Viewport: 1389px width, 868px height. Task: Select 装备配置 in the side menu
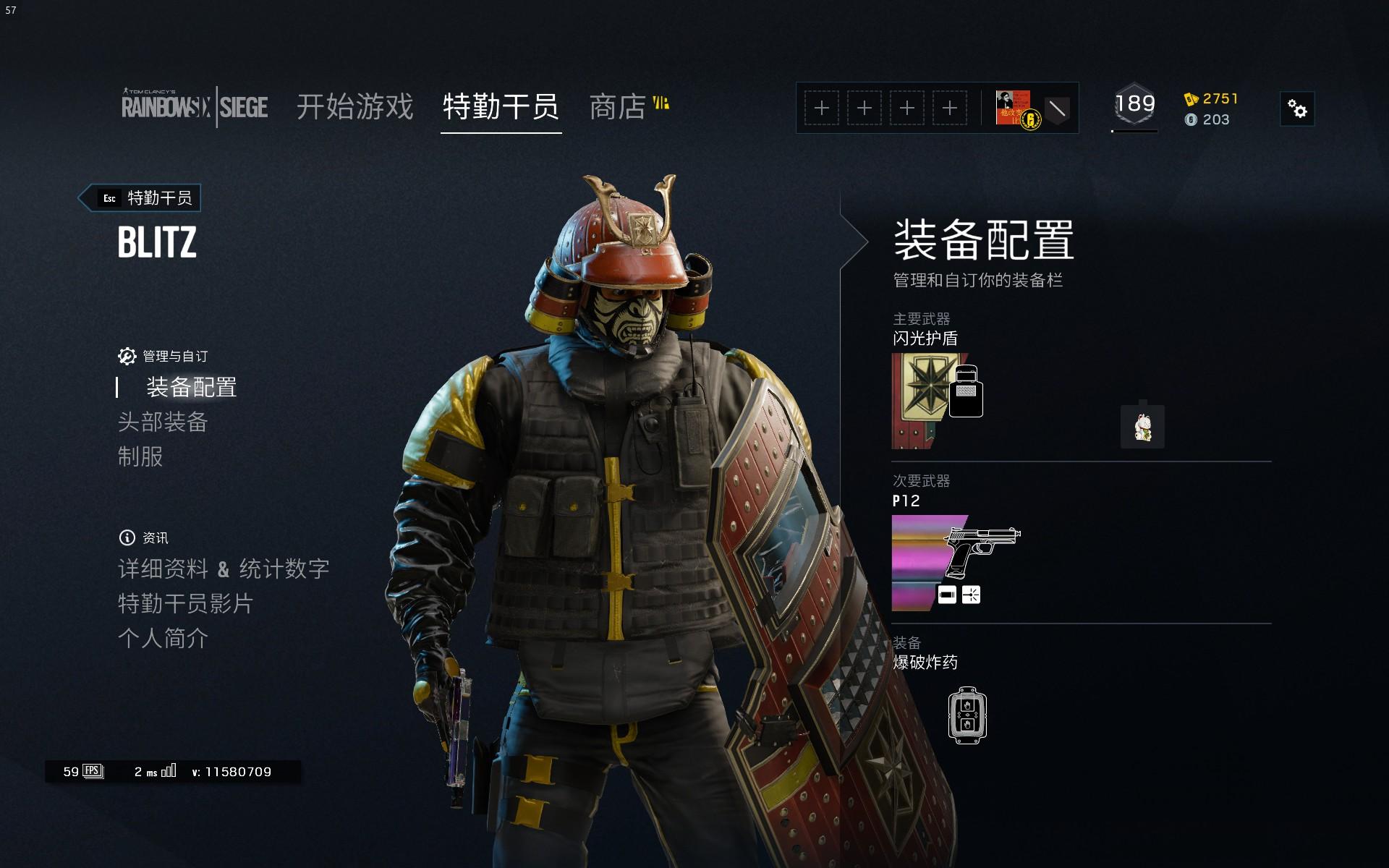pos(191,388)
